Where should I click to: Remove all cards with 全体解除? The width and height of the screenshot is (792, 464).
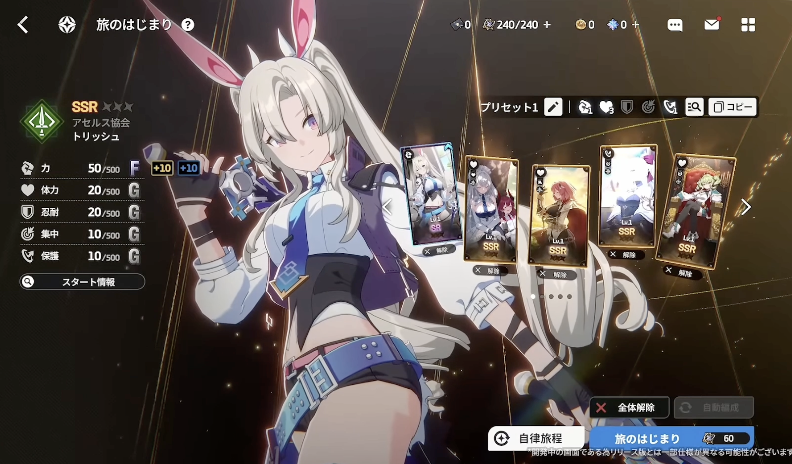click(x=628, y=408)
